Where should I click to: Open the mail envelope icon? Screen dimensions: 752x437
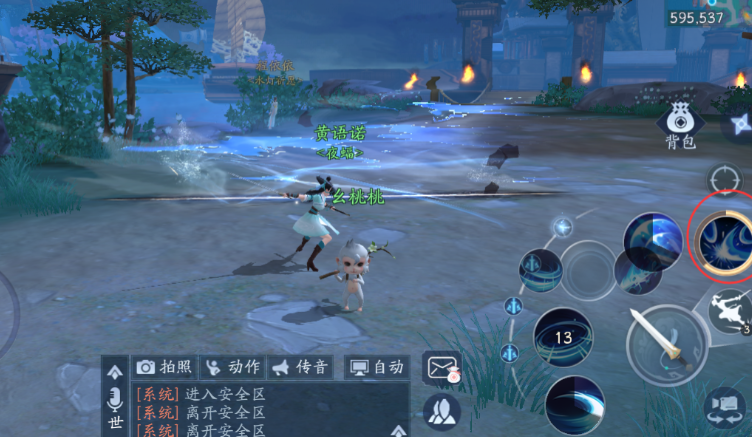click(442, 368)
